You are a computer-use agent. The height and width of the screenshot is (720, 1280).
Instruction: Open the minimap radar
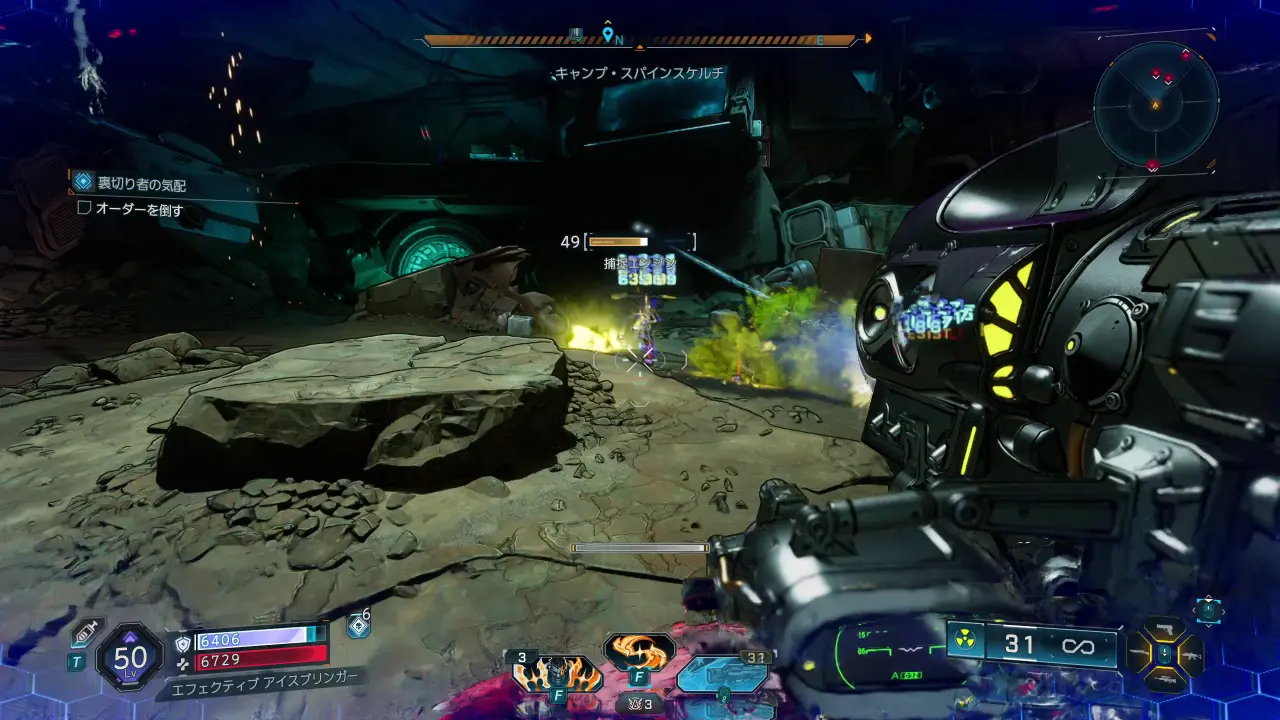(x=1156, y=103)
